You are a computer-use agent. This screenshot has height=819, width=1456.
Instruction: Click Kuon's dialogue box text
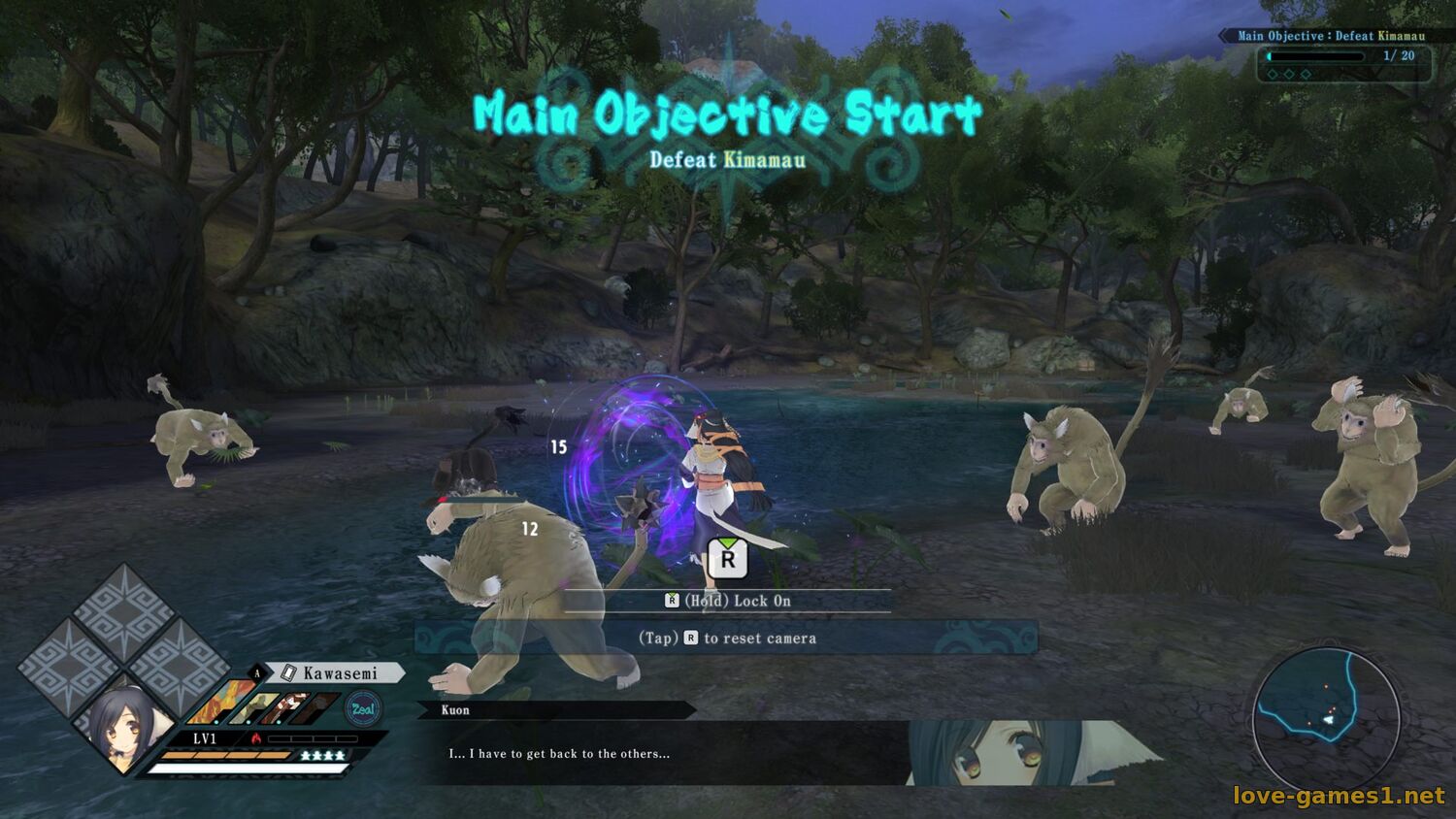[559, 754]
